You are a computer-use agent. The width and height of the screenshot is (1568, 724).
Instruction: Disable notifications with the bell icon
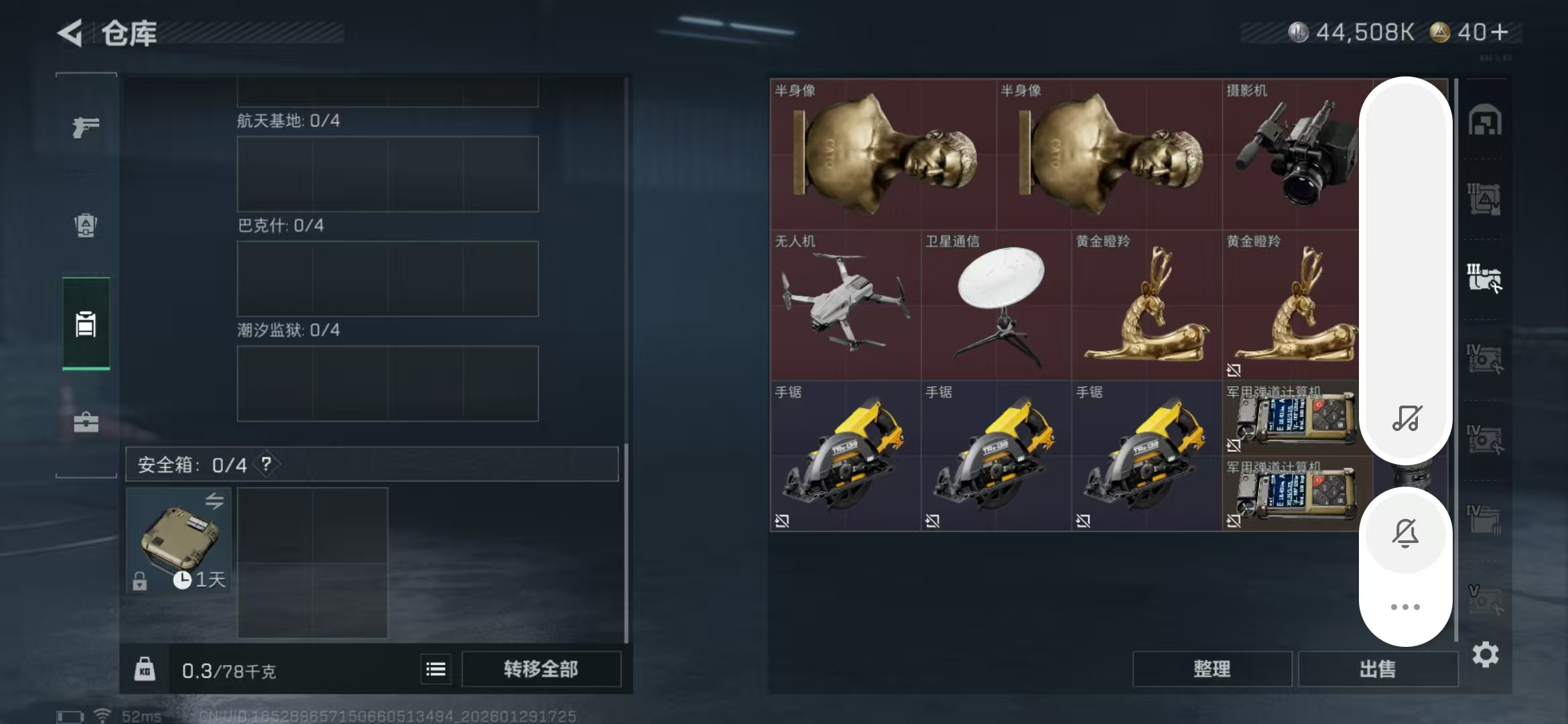point(1406,533)
